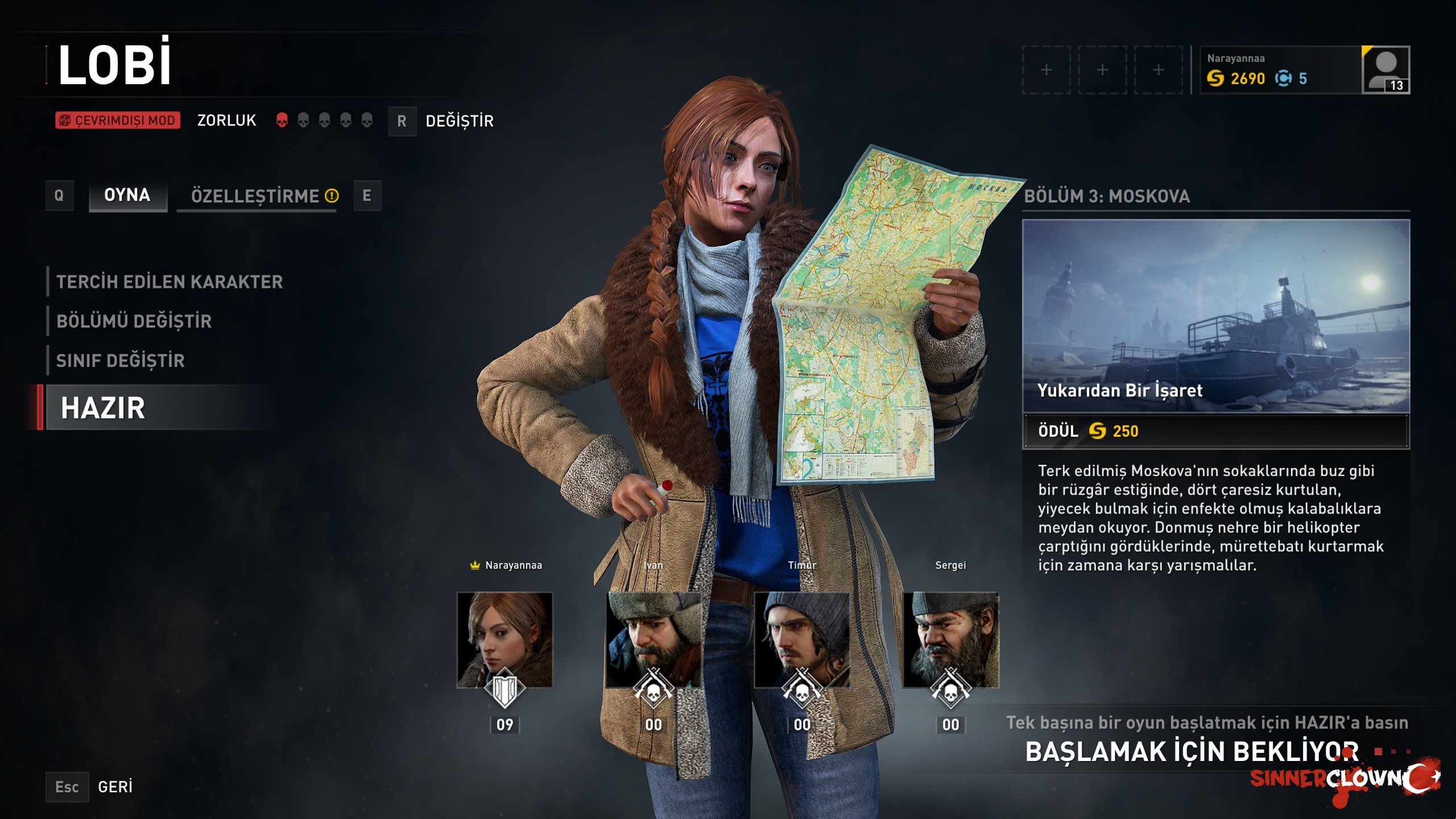Screen dimensions: 1456x819
Task: Go back with the GERİ button
Action: click(115, 787)
